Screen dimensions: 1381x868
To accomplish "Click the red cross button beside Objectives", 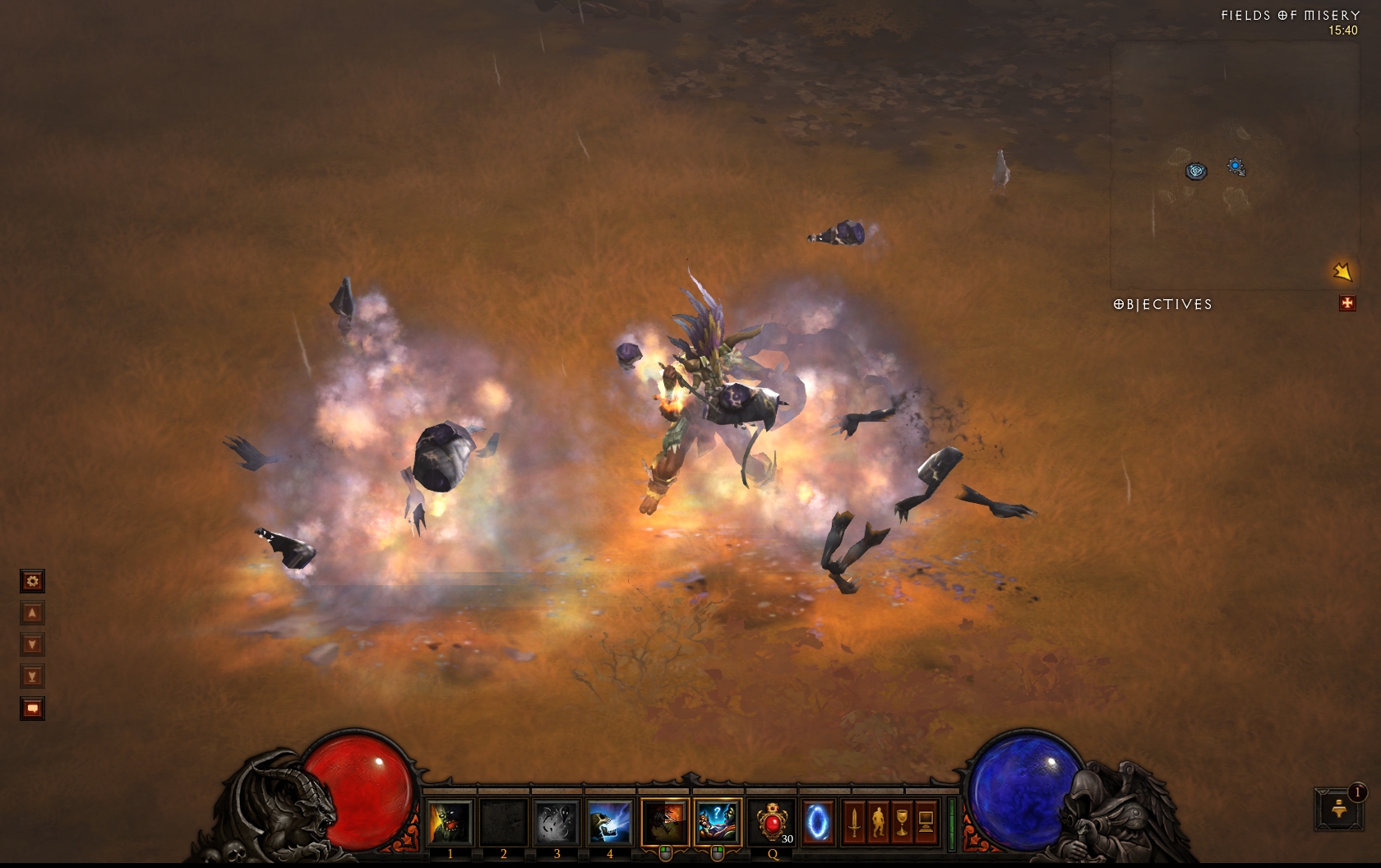I will [x=1347, y=304].
